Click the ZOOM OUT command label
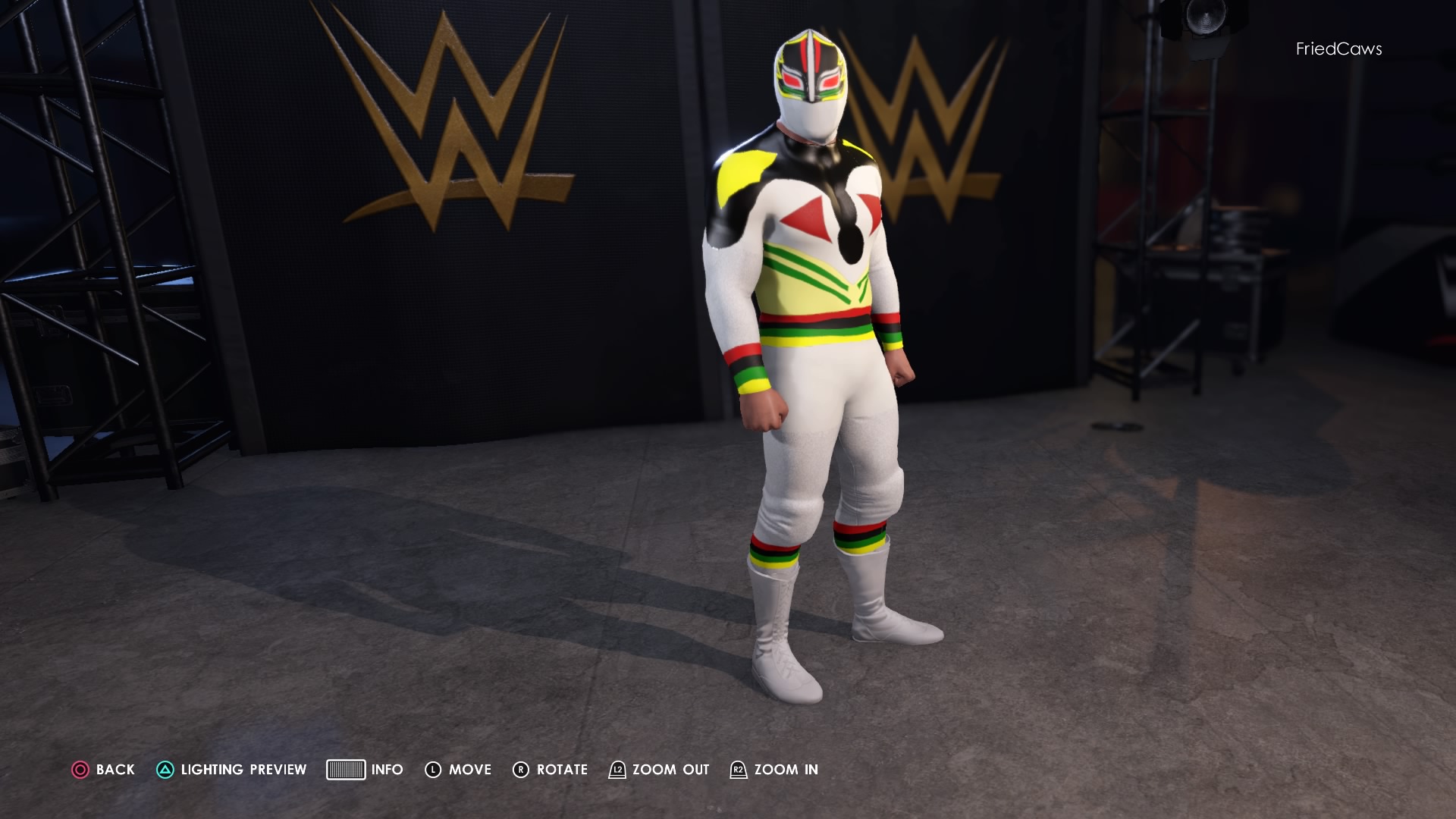 click(x=671, y=769)
